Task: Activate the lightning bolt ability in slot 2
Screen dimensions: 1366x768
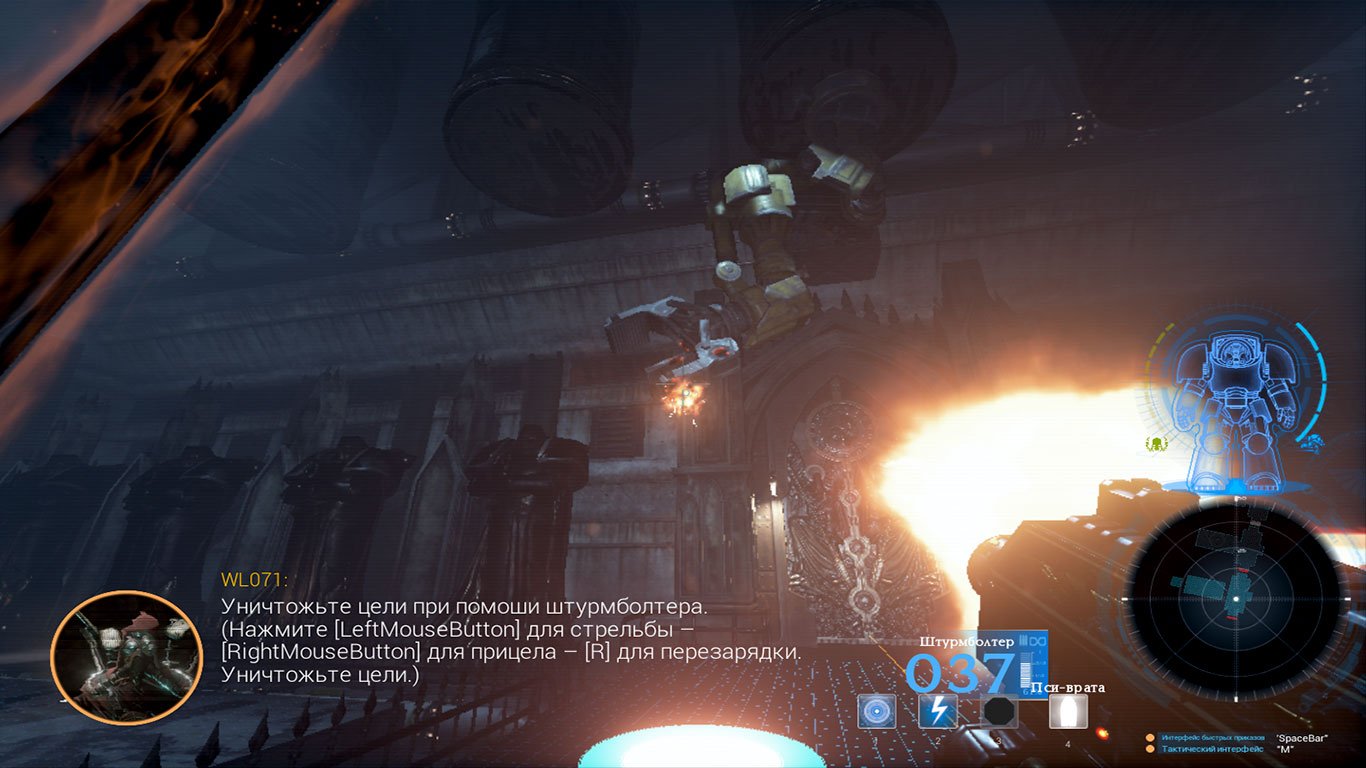Action: pyautogui.click(x=938, y=711)
